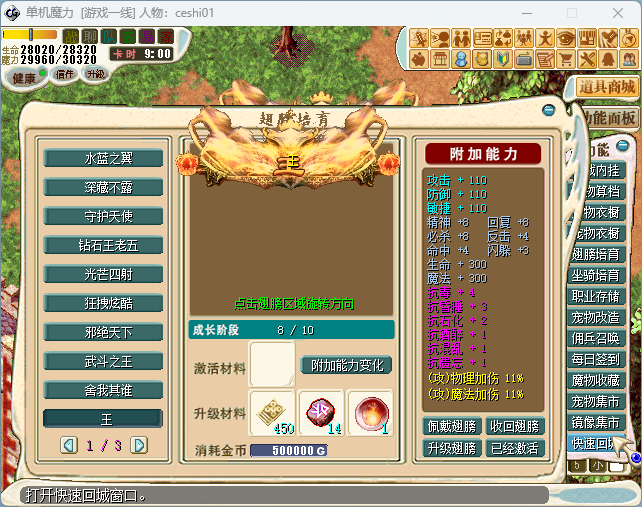Close the game window
This screenshot has height=507, width=642.
(617, 13)
